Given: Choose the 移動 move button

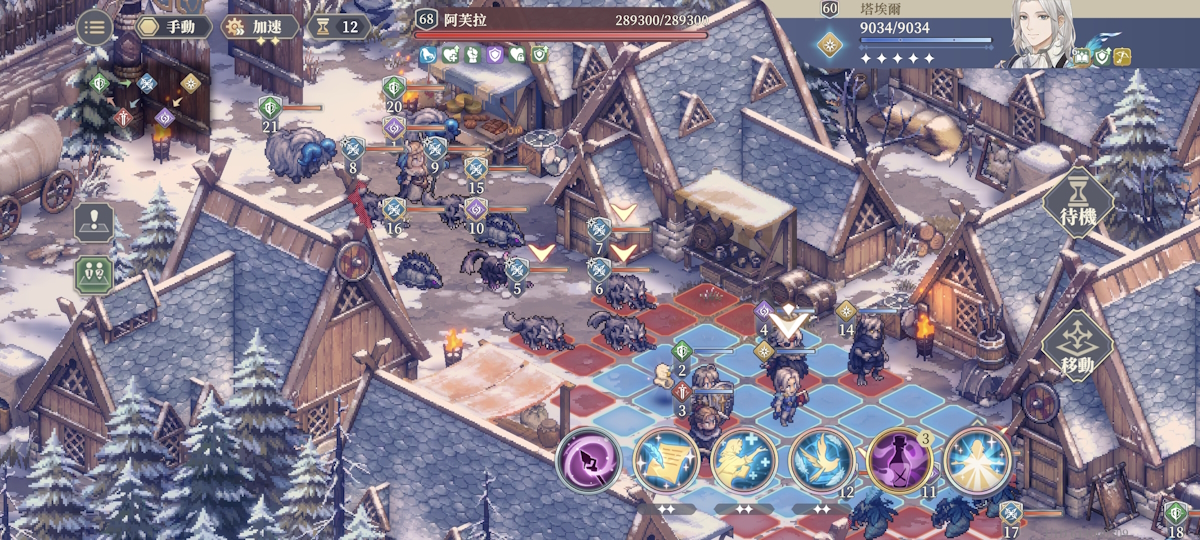Looking at the screenshot, I should [x=1078, y=345].
